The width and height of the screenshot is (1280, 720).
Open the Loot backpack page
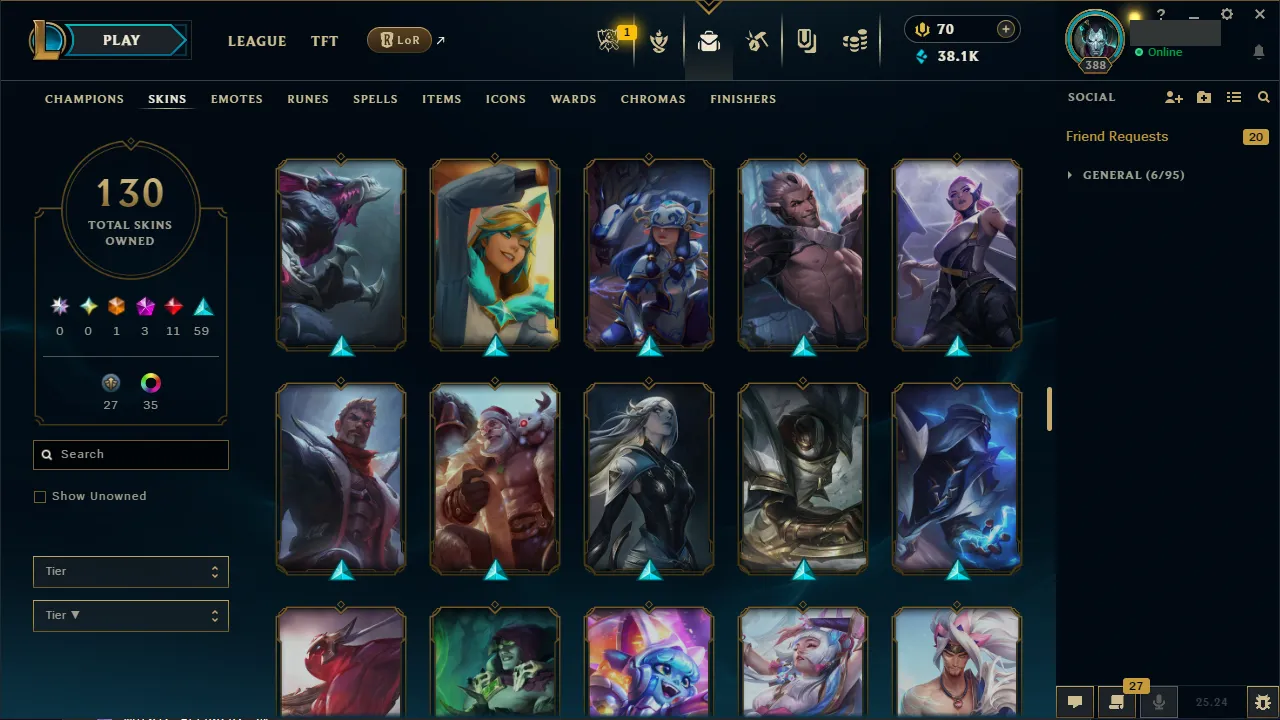[708, 41]
